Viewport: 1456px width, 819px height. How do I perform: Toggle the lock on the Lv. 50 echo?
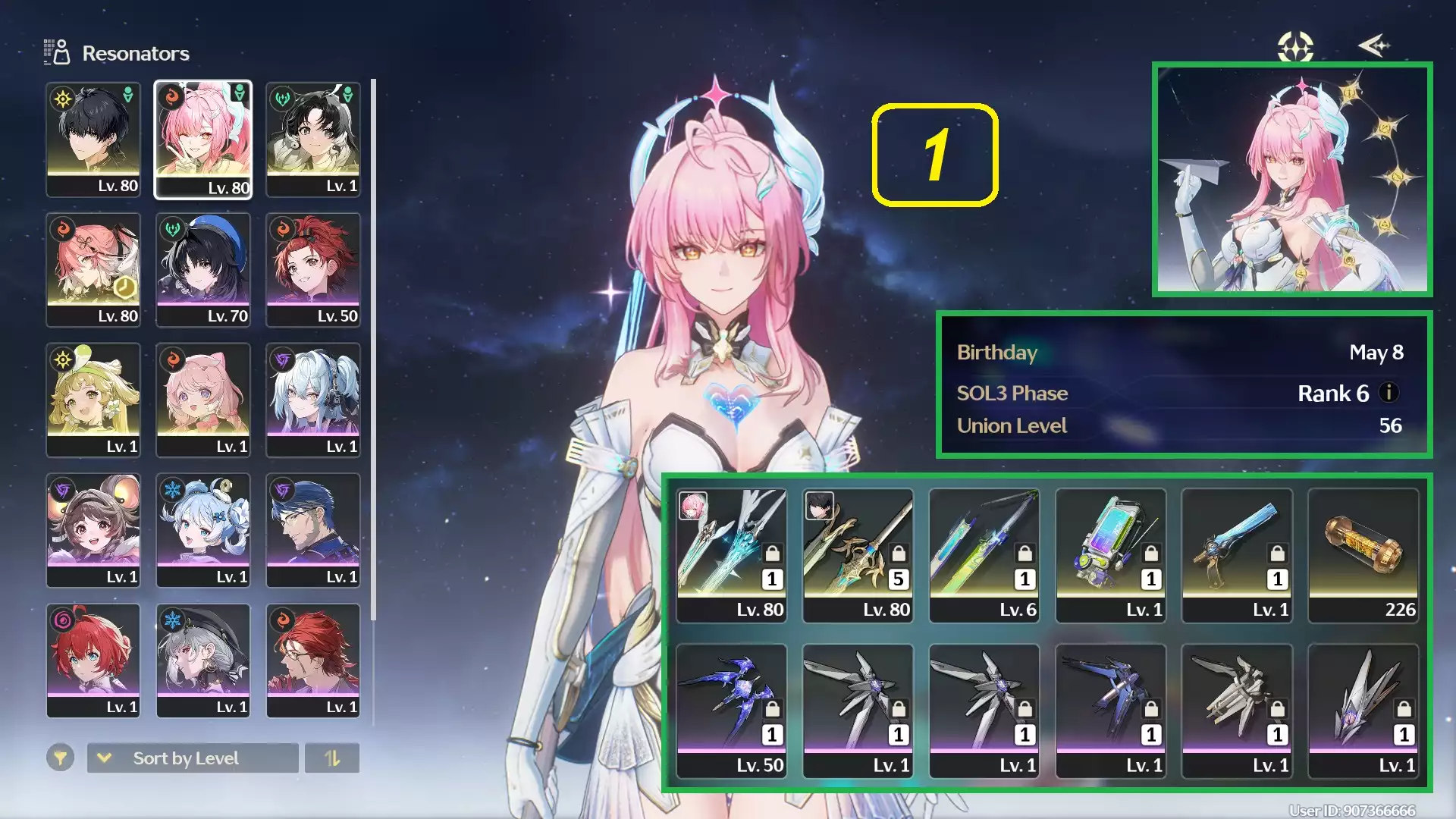[773, 709]
